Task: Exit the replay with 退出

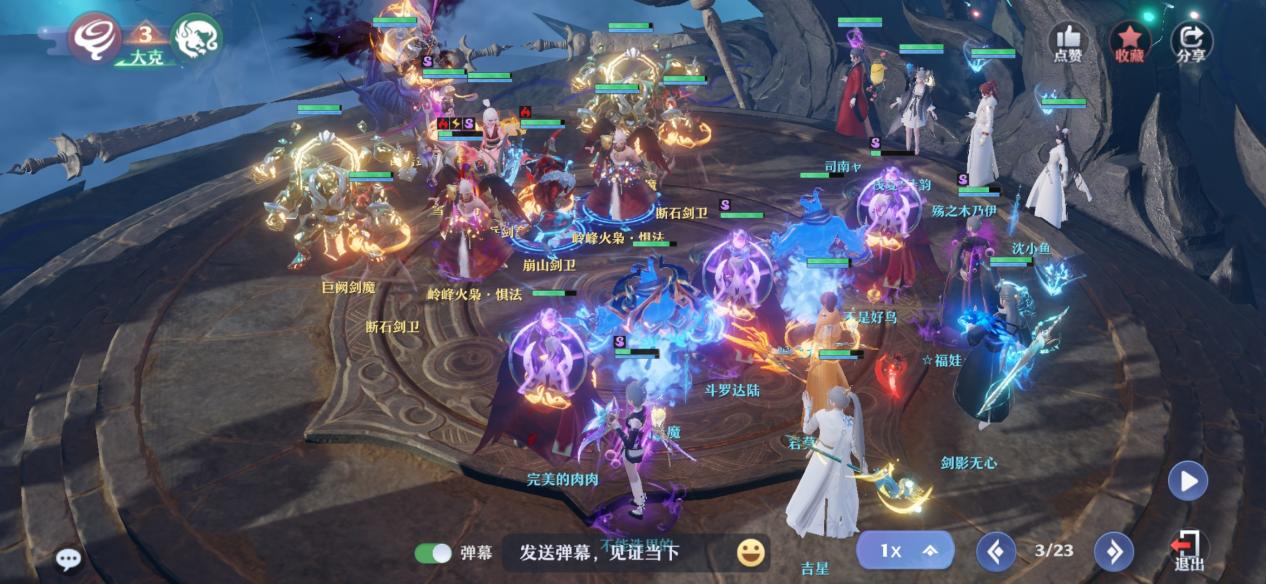Action: (x=1188, y=551)
